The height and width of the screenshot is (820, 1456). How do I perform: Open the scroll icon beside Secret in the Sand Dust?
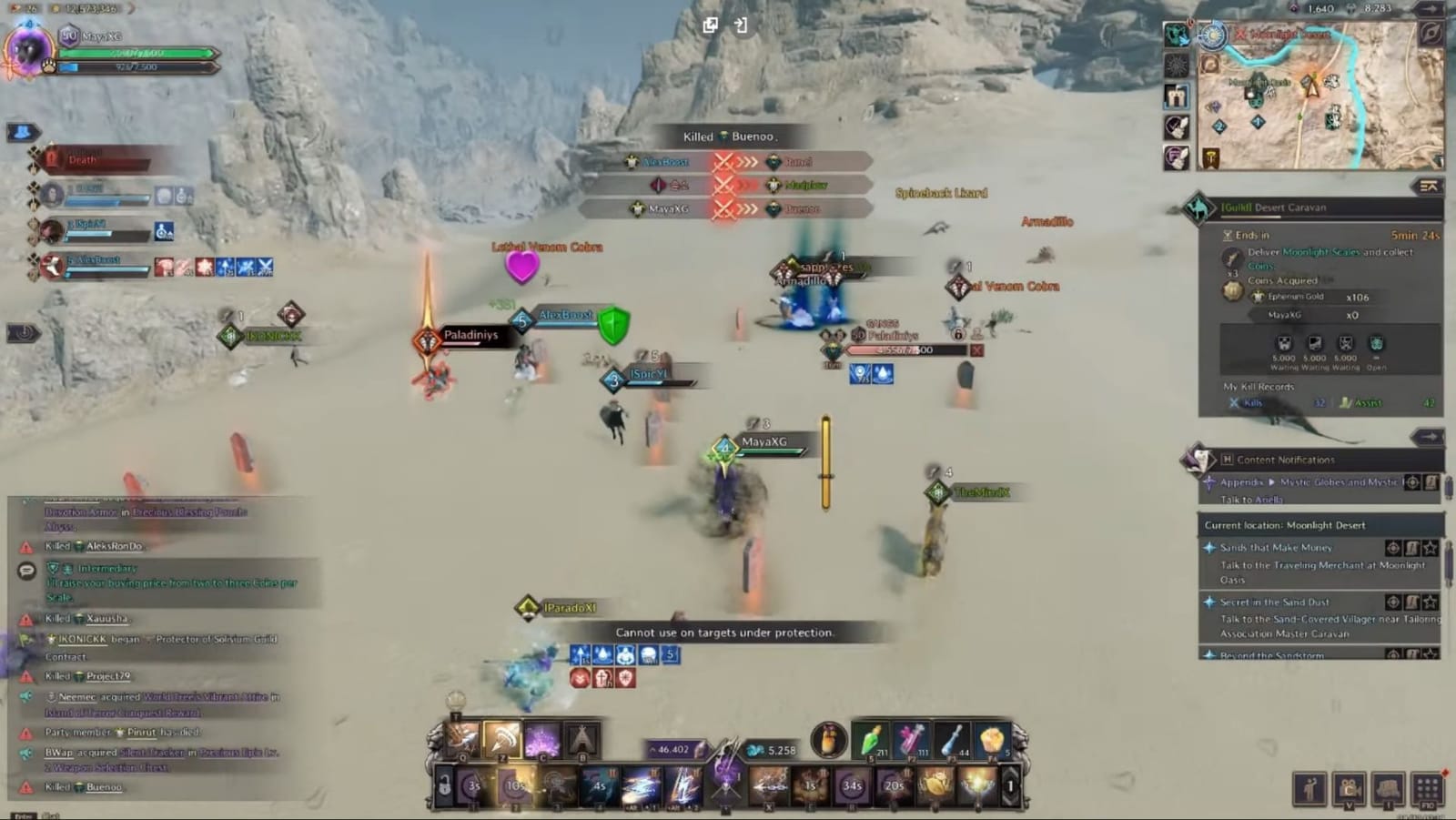1413,602
